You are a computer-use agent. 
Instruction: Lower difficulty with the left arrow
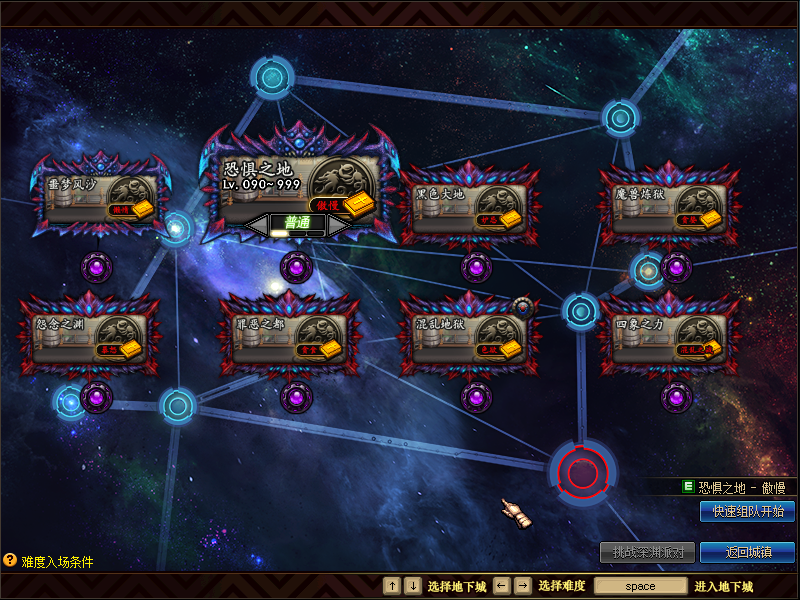coord(257,225)
